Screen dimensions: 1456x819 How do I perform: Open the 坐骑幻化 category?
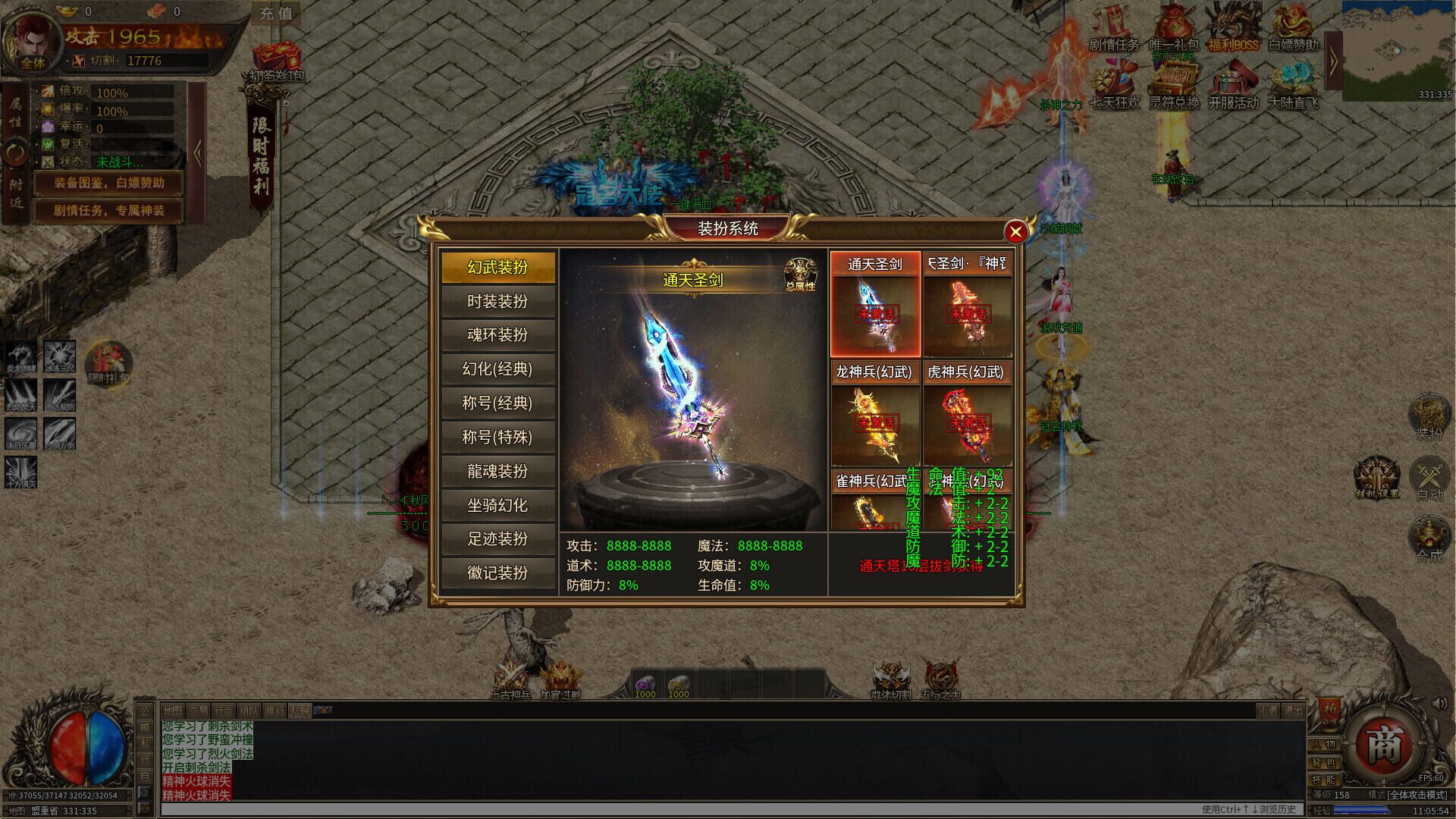497,505
